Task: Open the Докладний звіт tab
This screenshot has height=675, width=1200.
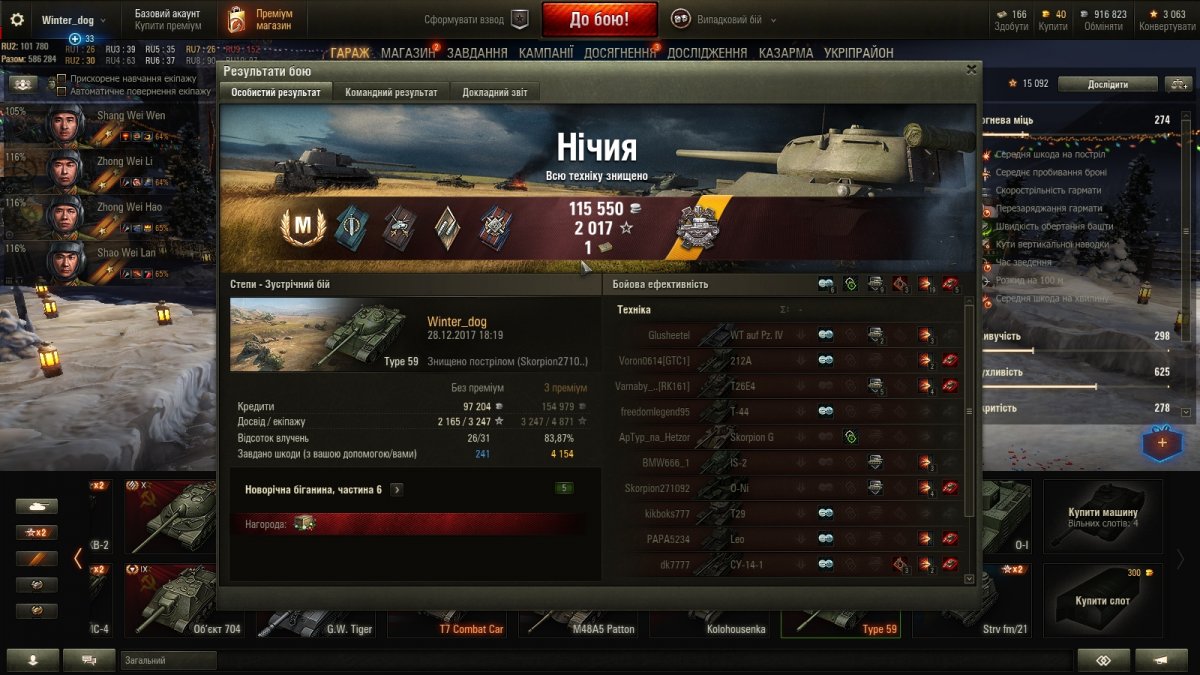Action: tap(494, 92)
